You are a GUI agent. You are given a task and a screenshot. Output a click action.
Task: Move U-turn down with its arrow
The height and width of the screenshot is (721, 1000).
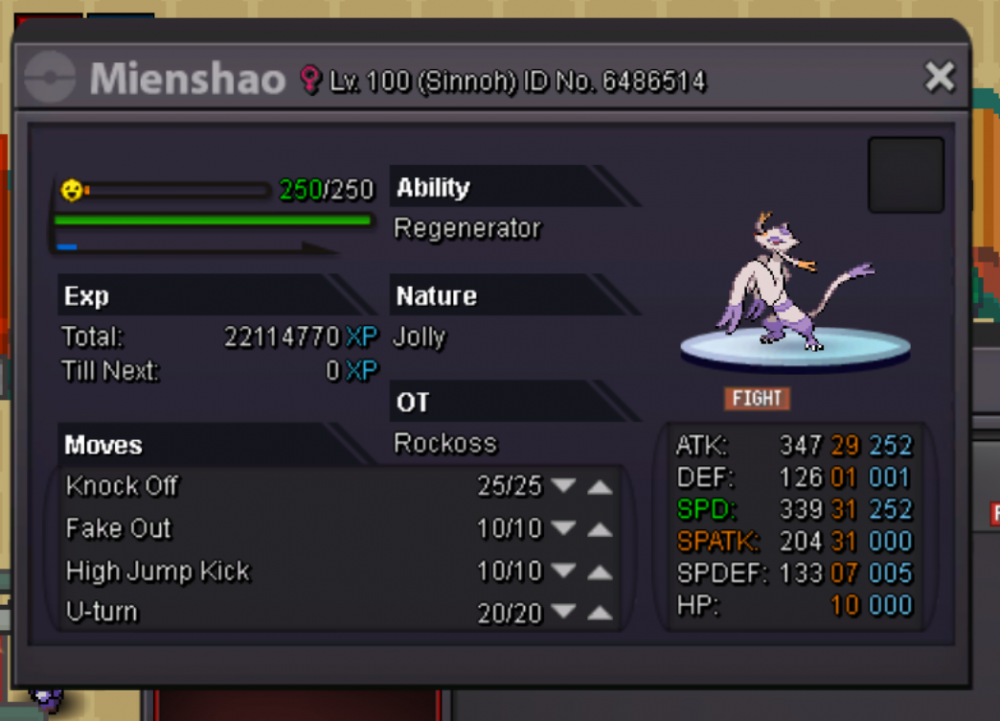point(564,612)
